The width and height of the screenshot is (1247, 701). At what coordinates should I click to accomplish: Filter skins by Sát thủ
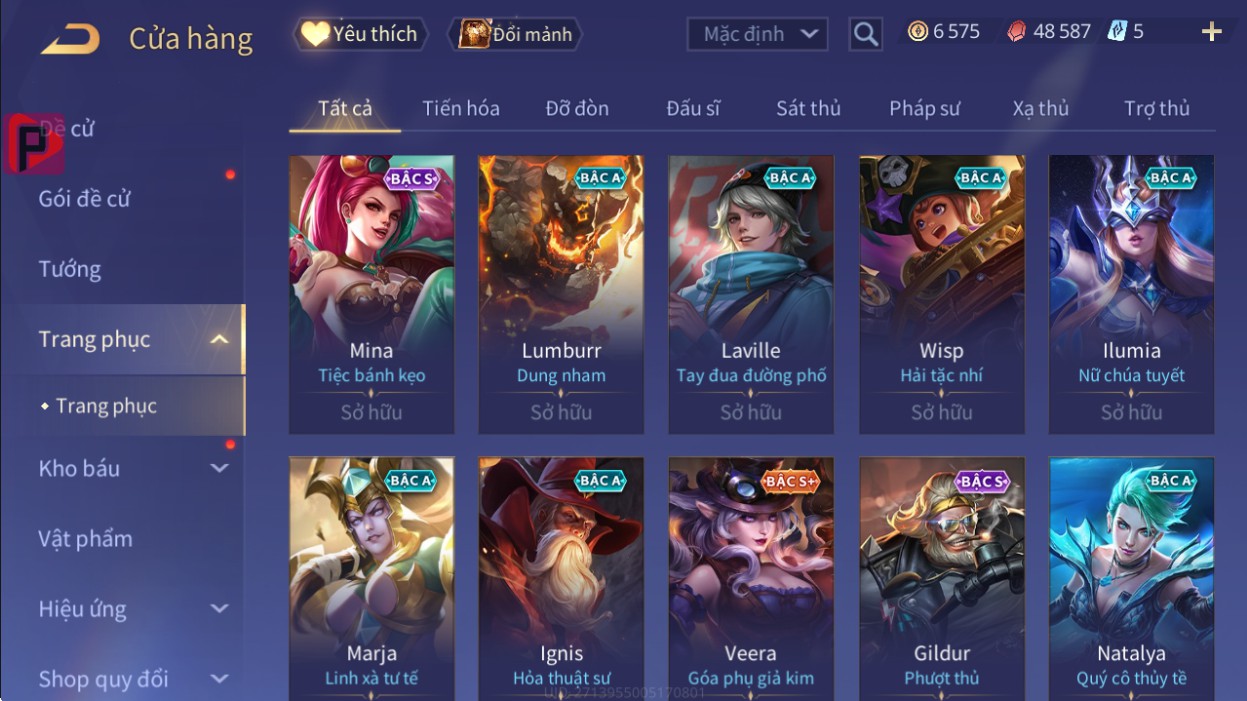coord(808,108)
